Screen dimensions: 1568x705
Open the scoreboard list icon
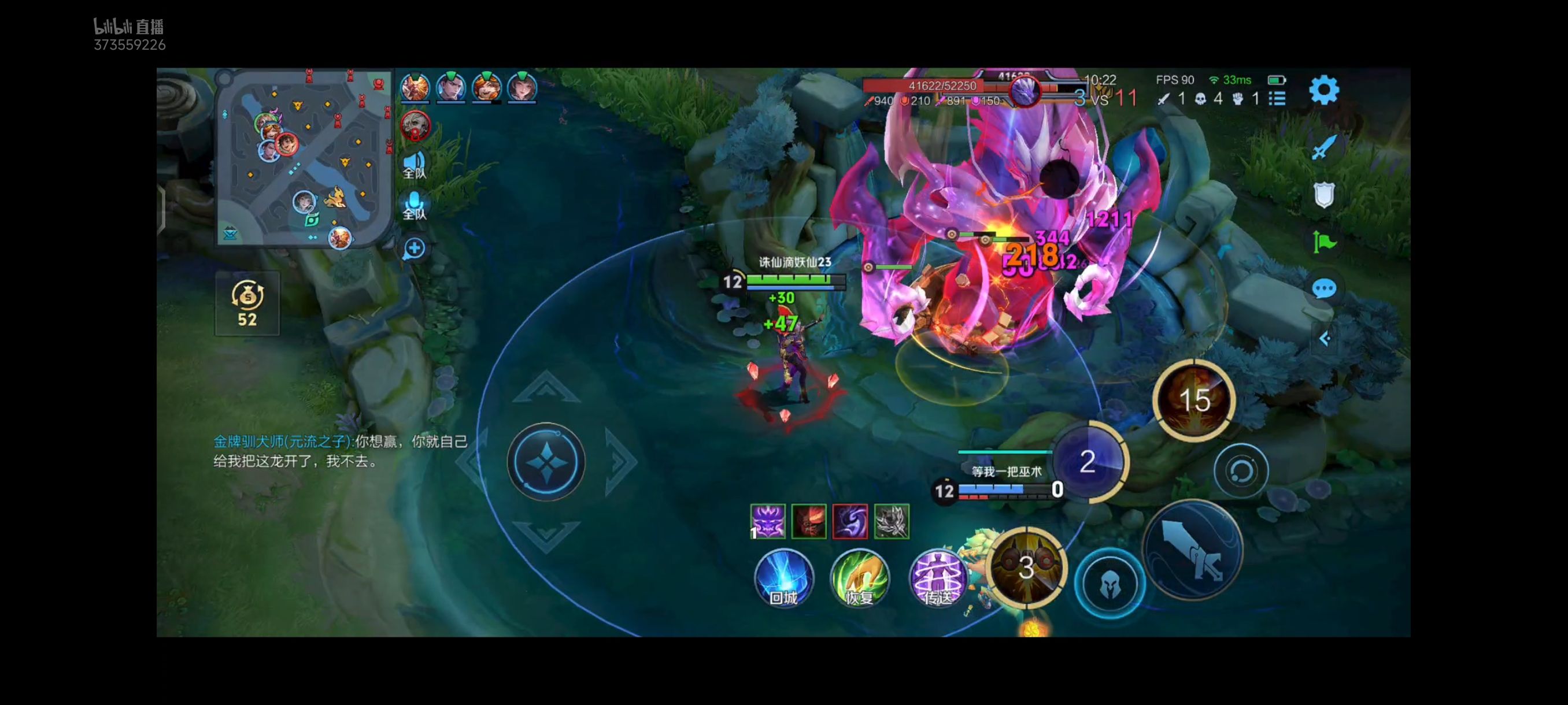(x=1277, y=99)
